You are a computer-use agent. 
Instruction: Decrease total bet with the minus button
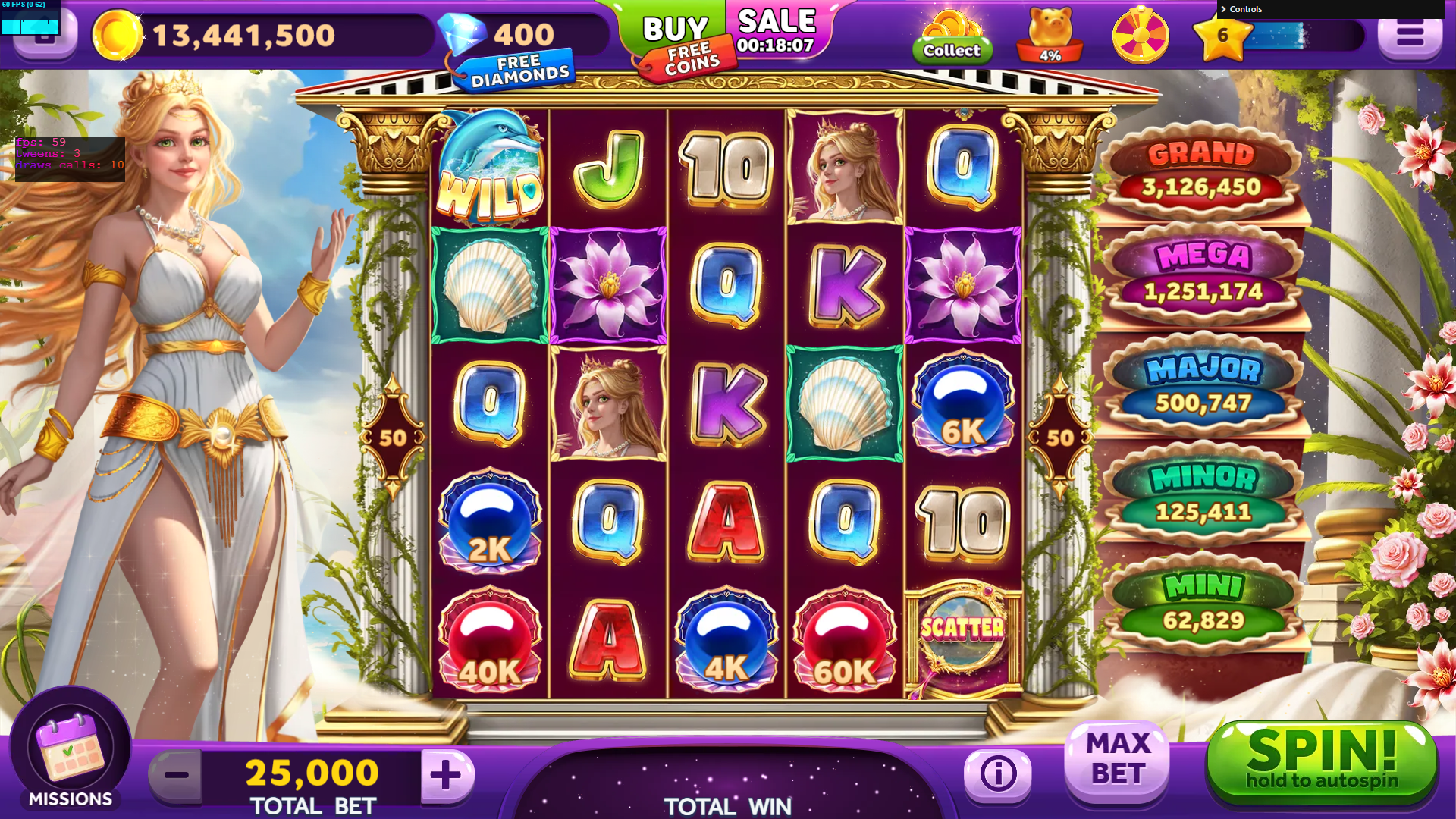pyautogui.click(x=176, y=775)
